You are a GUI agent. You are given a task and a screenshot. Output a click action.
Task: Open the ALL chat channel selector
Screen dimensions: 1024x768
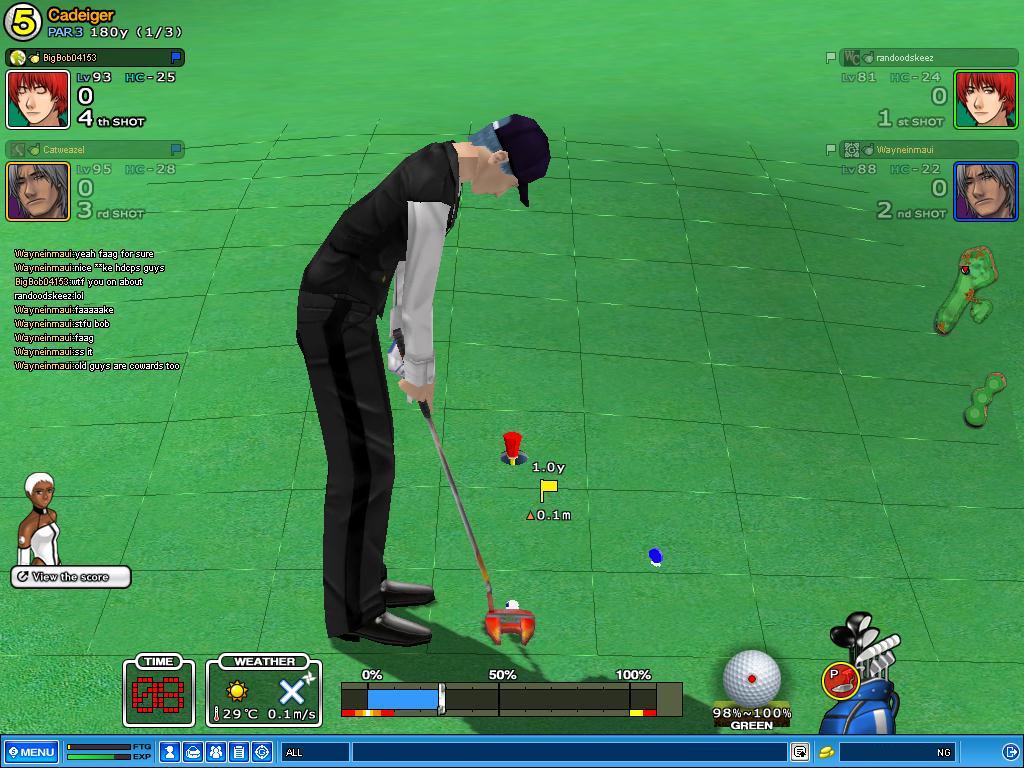[316, 752]
